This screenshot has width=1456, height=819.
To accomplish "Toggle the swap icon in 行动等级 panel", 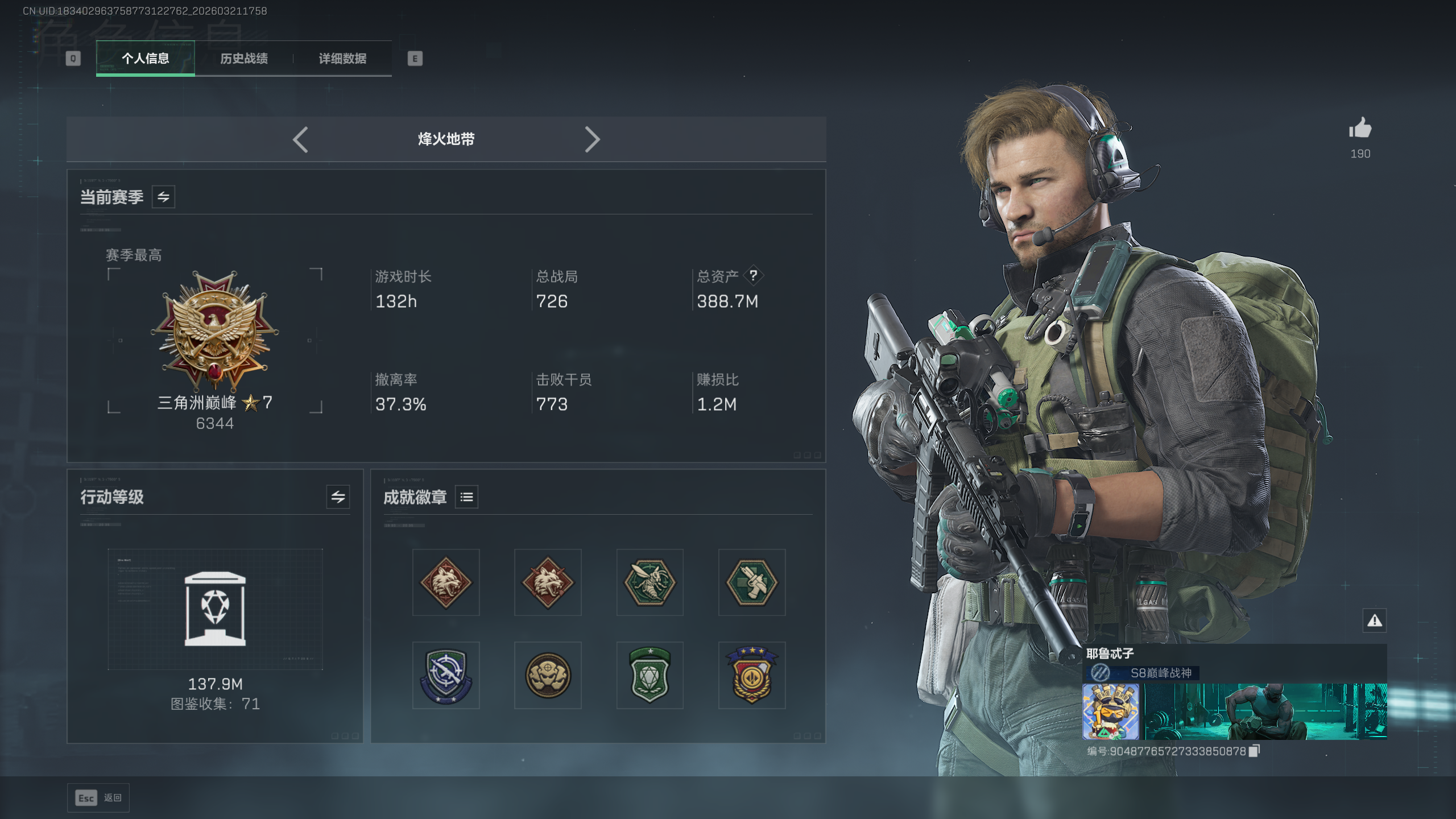I will click(x=338, y=497).
